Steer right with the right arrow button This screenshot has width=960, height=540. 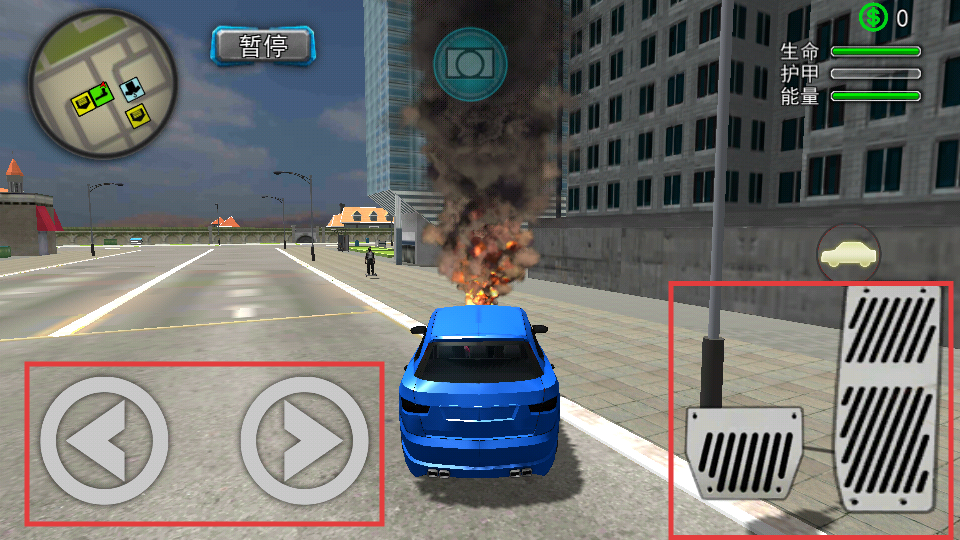[x=304, y=441]
